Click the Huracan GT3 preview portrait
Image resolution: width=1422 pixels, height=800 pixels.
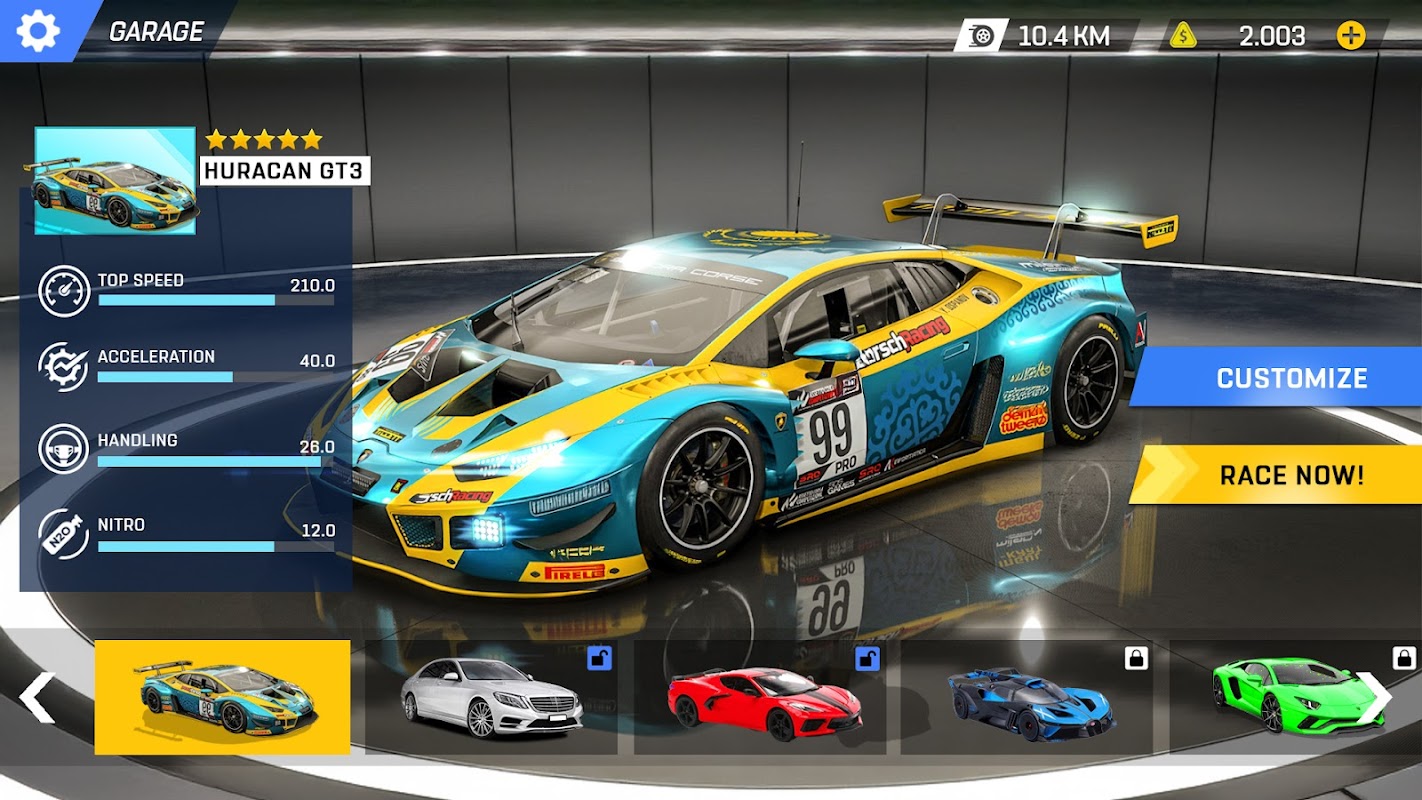click(115, 181)
